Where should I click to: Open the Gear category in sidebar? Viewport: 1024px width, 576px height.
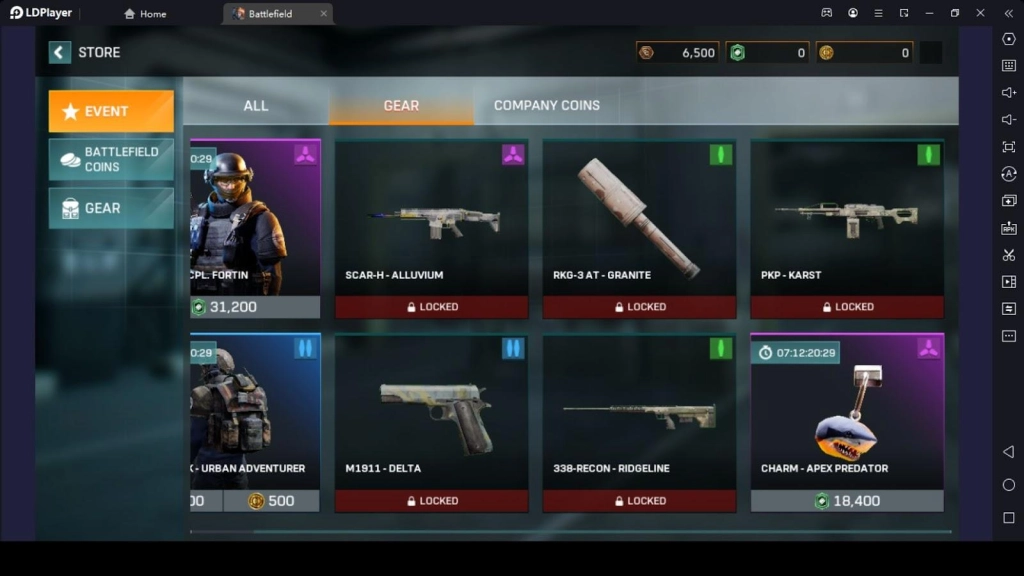[x=111, y=208]
